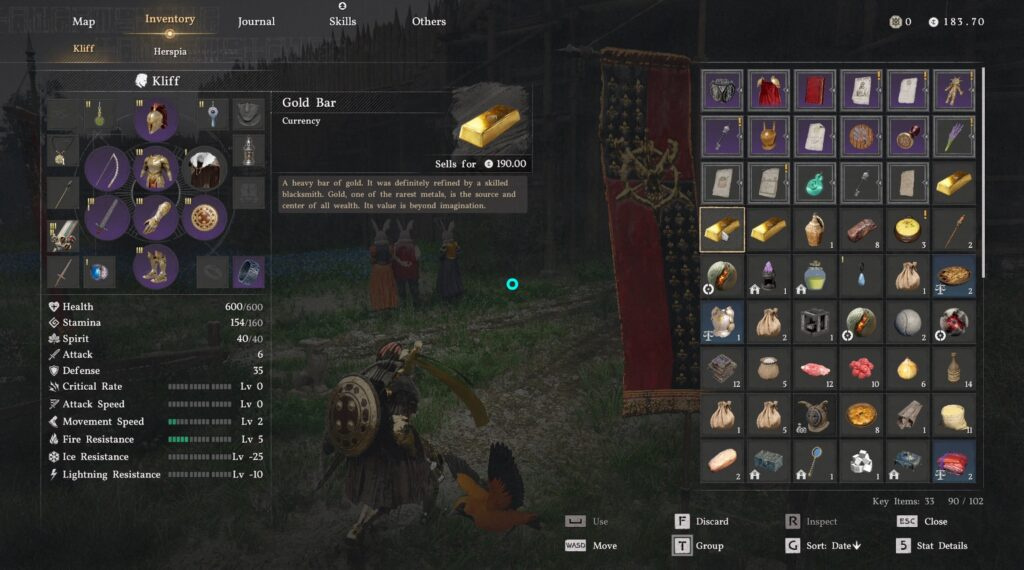1024x570 pixels.
Task: Select the garlic bulb stack
Action: click(x=908, y=367)
